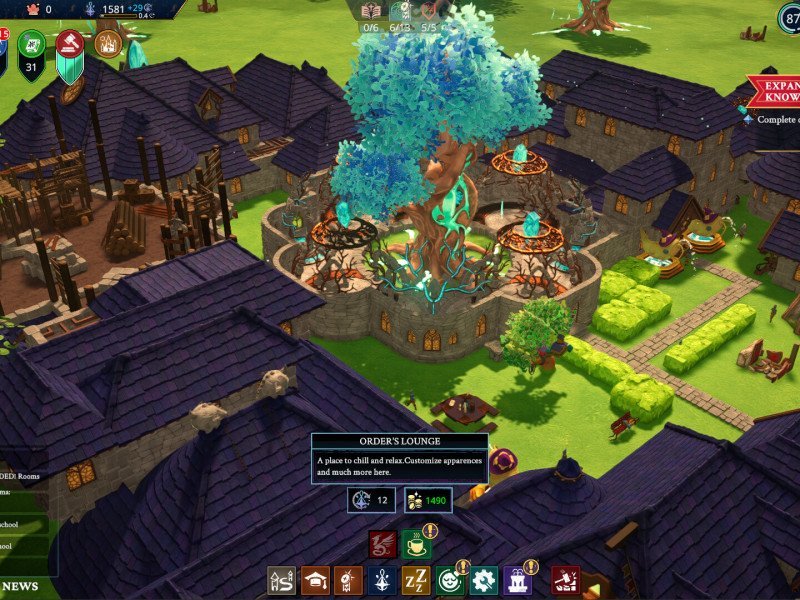Select the red dragon room icon
The height and width of the screenshot is (600, 800).
383,545
